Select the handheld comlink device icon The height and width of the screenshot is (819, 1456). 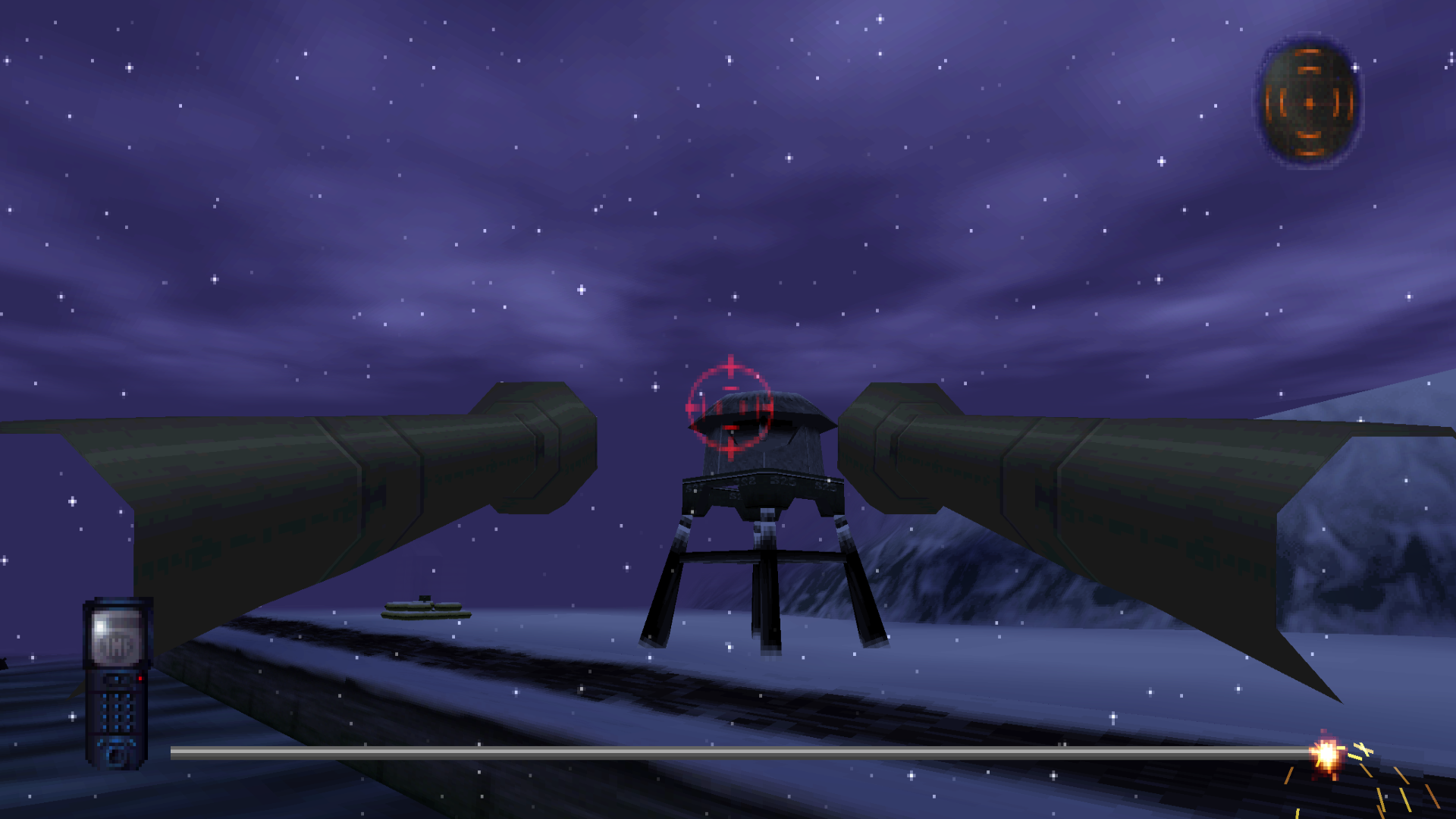117,682
